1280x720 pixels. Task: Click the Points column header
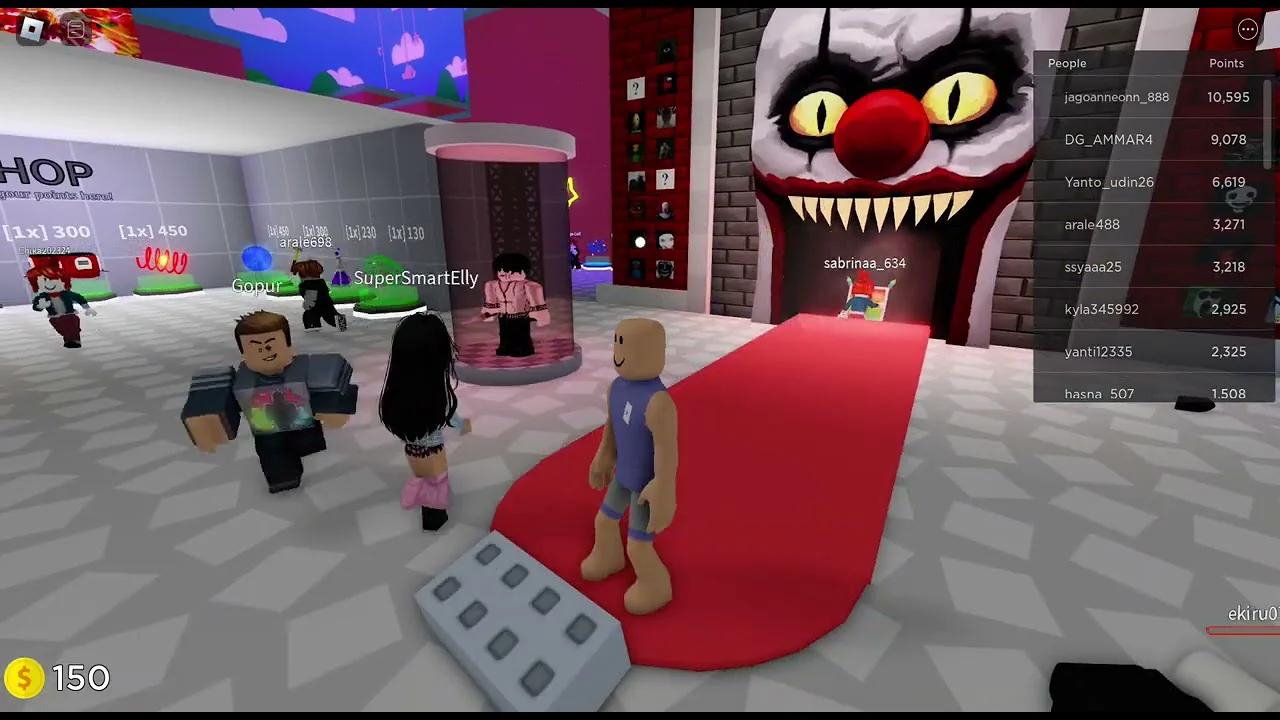point(1226,63)
